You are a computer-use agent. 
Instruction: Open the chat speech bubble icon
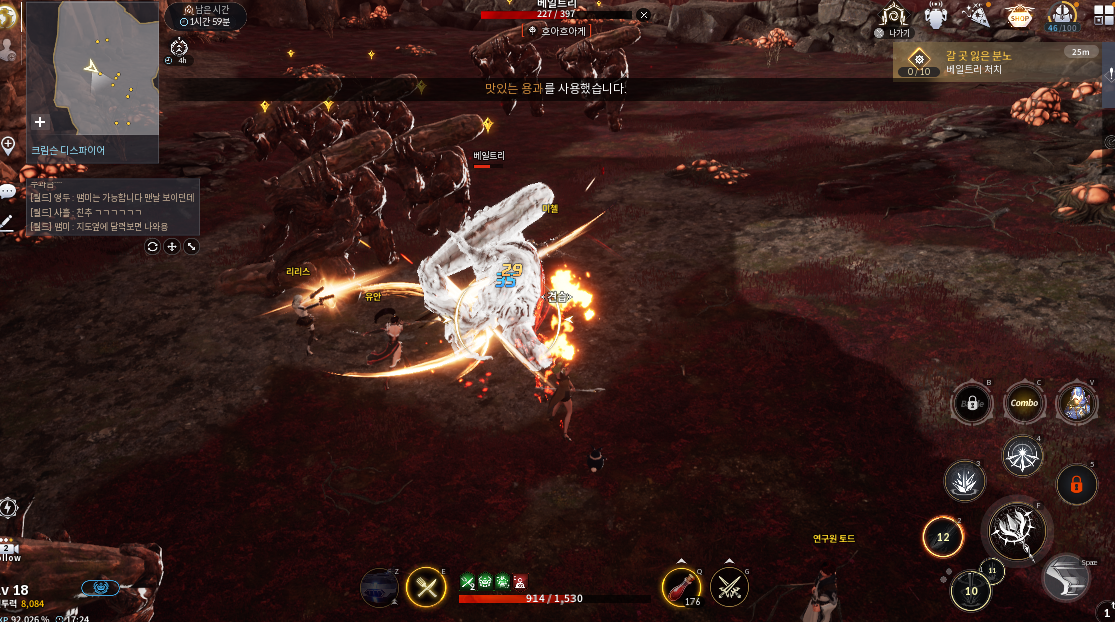tap(8, 191)
